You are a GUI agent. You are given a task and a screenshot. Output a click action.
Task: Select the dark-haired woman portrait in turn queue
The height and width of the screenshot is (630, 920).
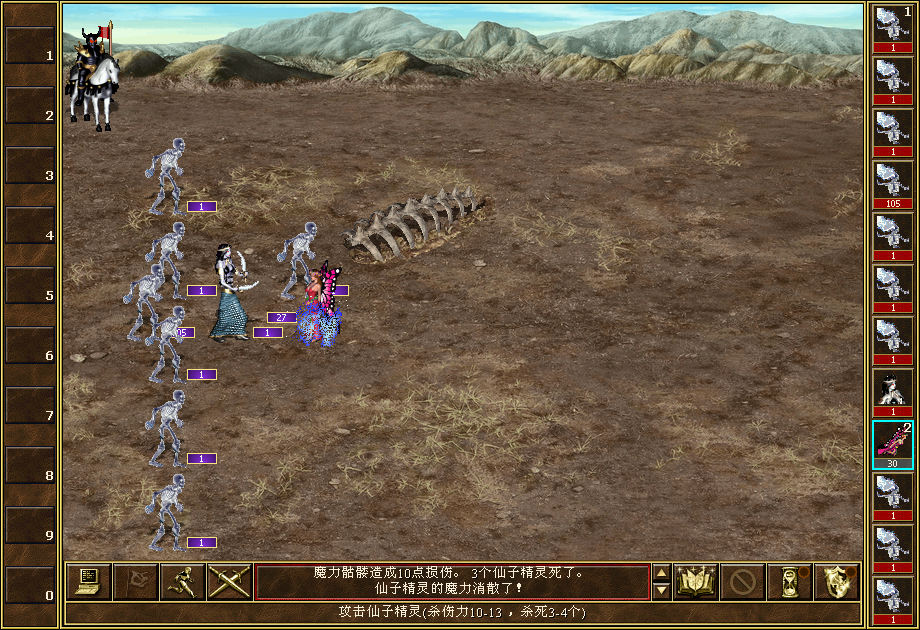[892, 392]
